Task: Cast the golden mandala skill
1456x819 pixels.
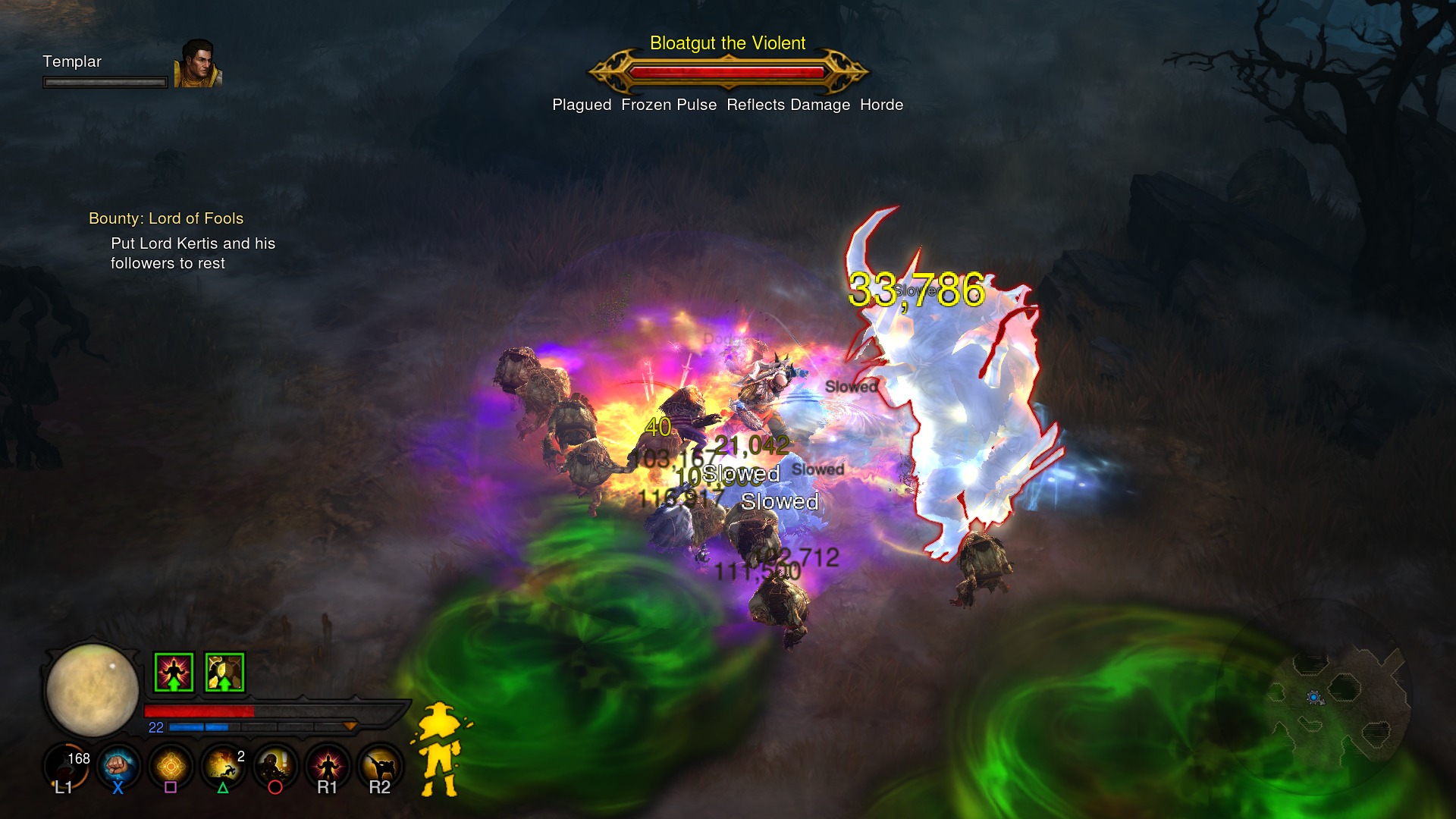Action: pyautogui.click(x=171, y=766)
